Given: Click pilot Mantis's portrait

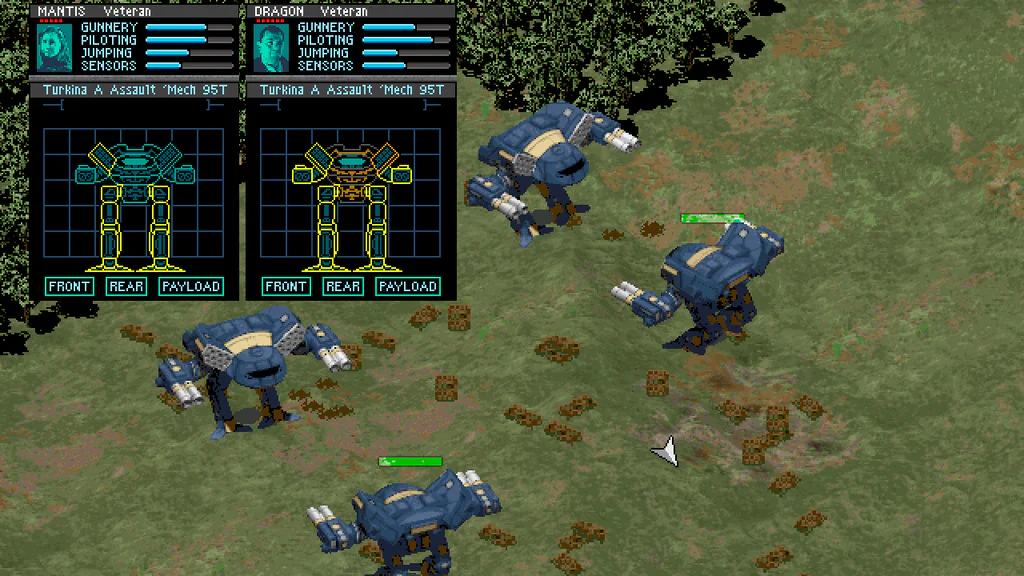Looking at the screenshot, I should (x=52, y=47).
